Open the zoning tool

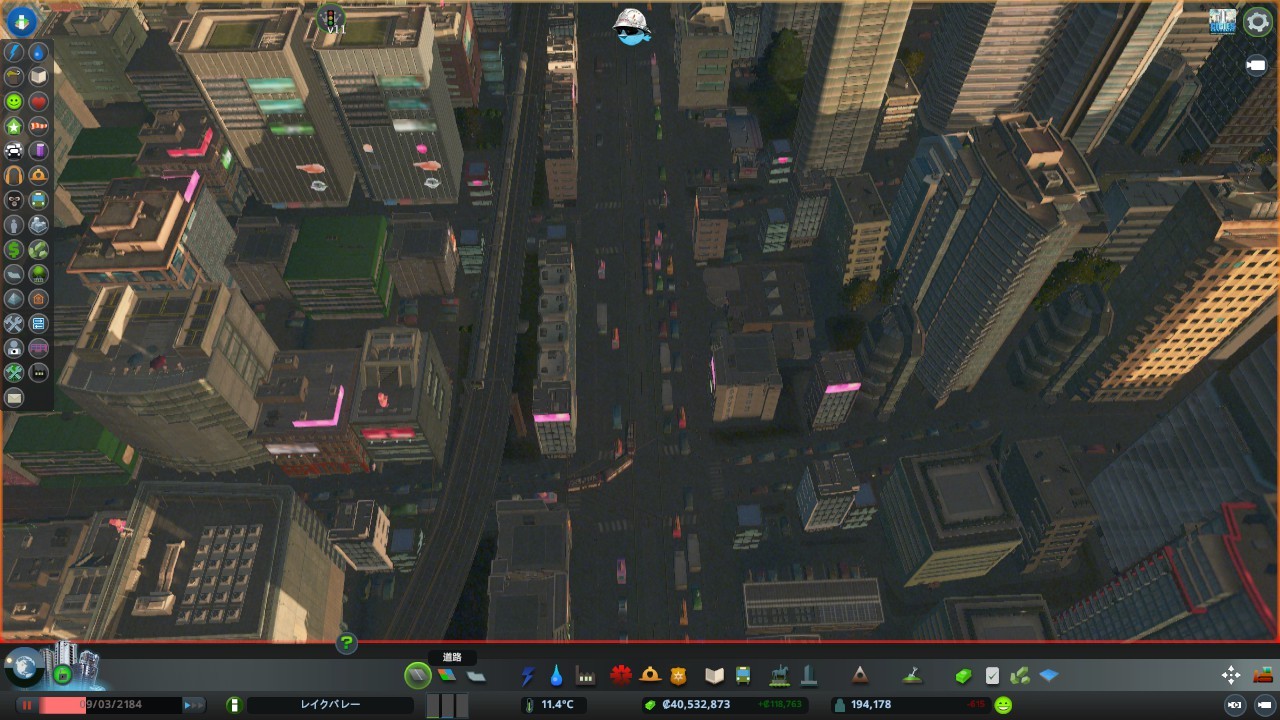pos(447,676)
